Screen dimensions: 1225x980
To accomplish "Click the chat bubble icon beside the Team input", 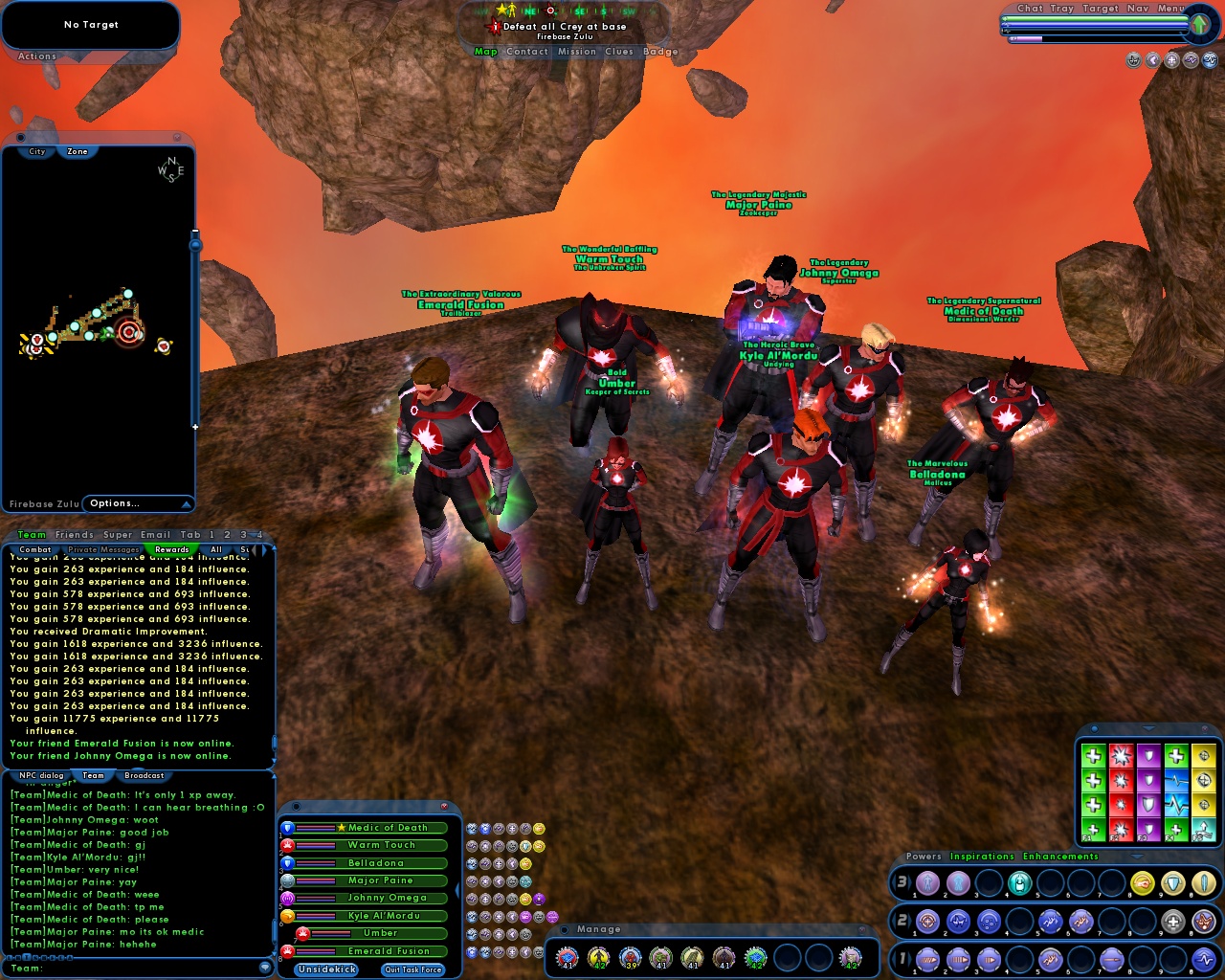I will pos(264,968).
